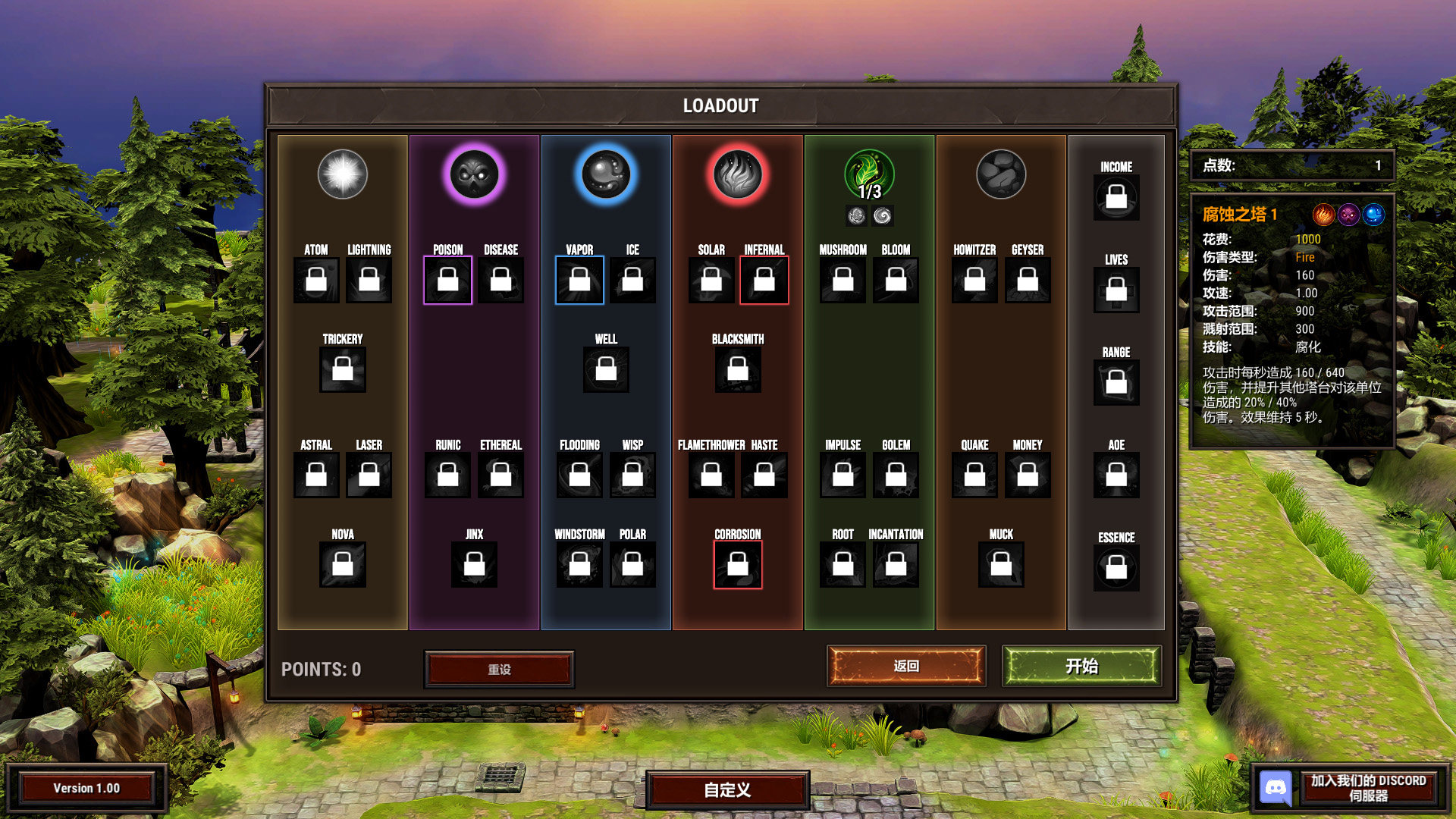Start the game with 开始 button
The height and width of the screenshot is (819, 1456).
pos(1081,667)
